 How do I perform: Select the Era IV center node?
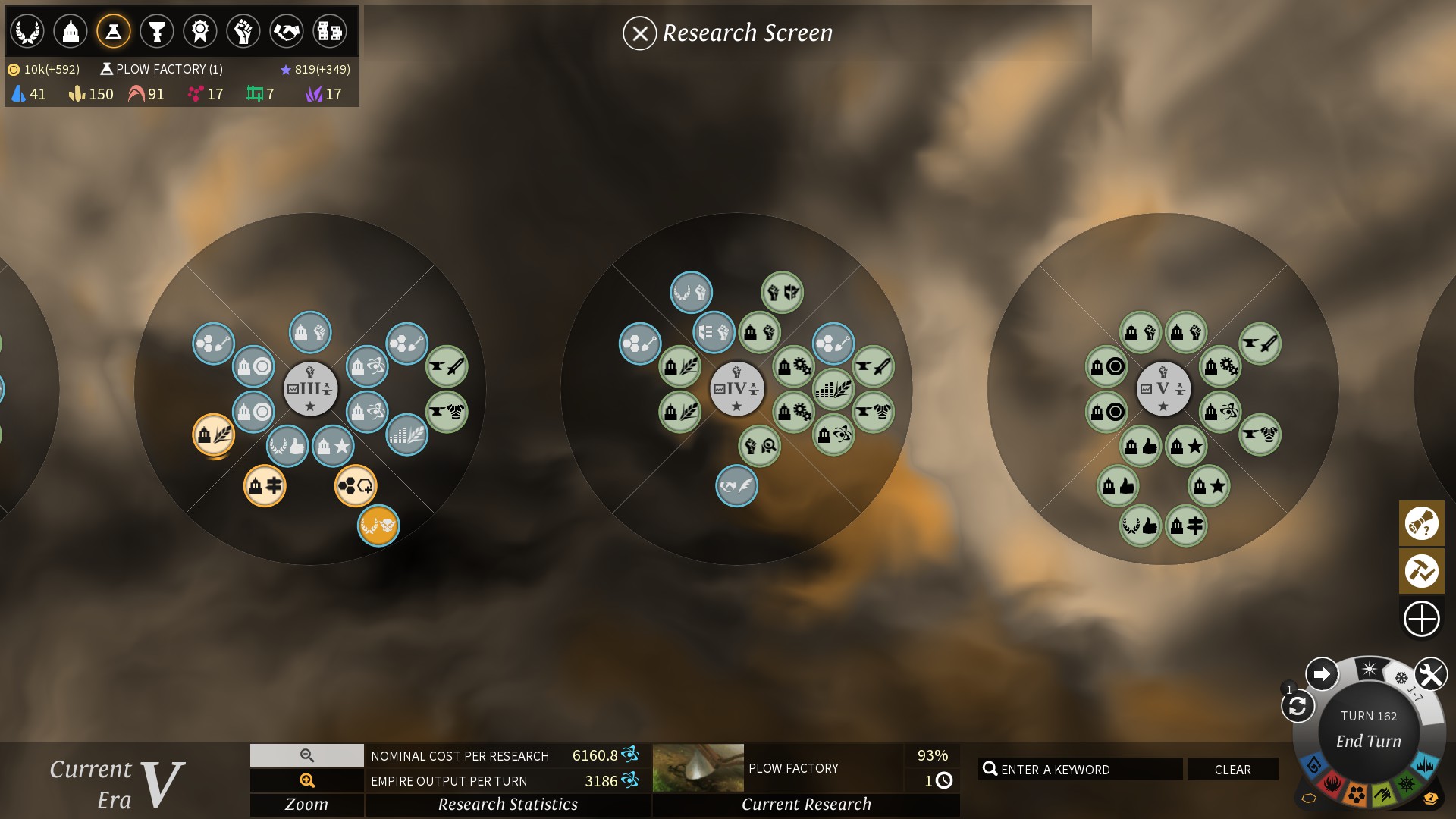click(736, 389)
